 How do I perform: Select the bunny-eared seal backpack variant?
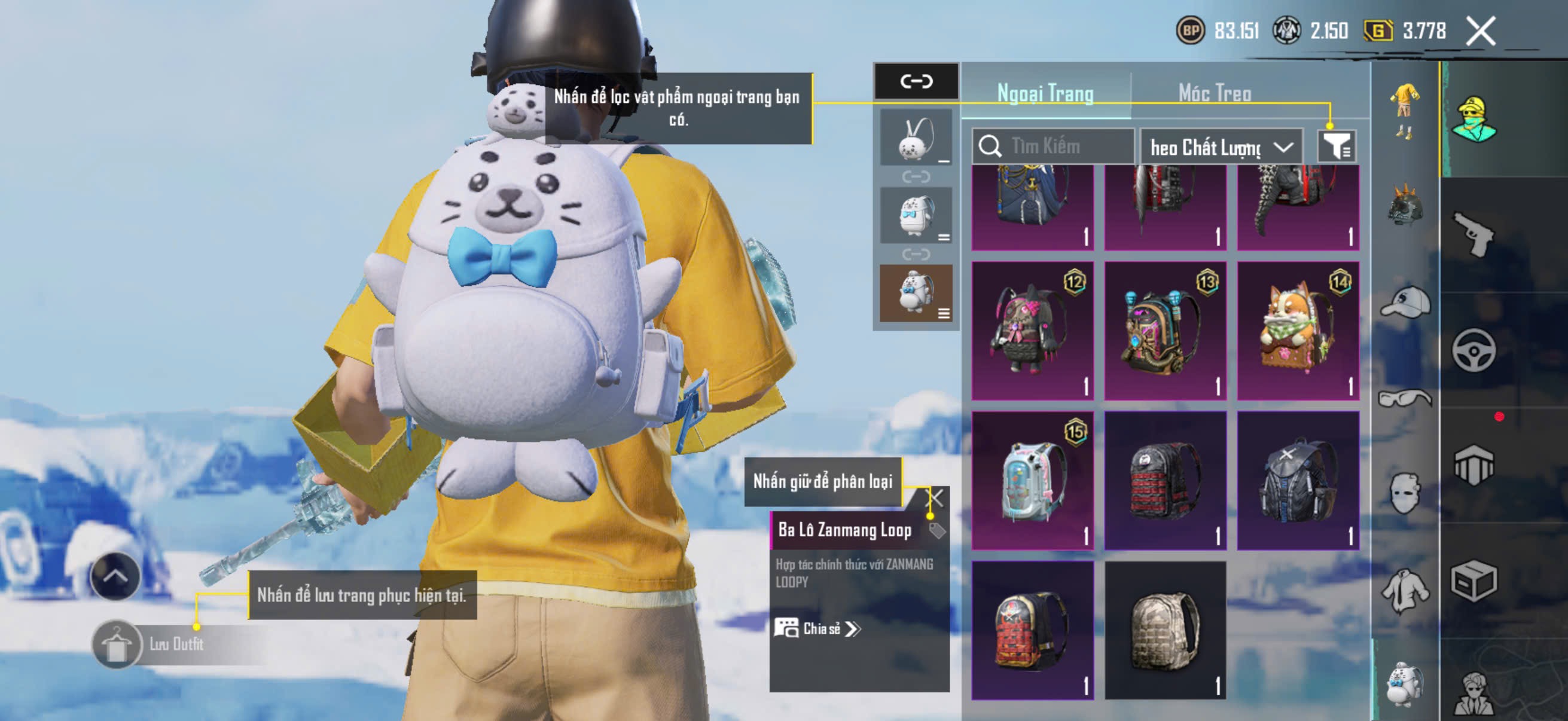point(916,138)
